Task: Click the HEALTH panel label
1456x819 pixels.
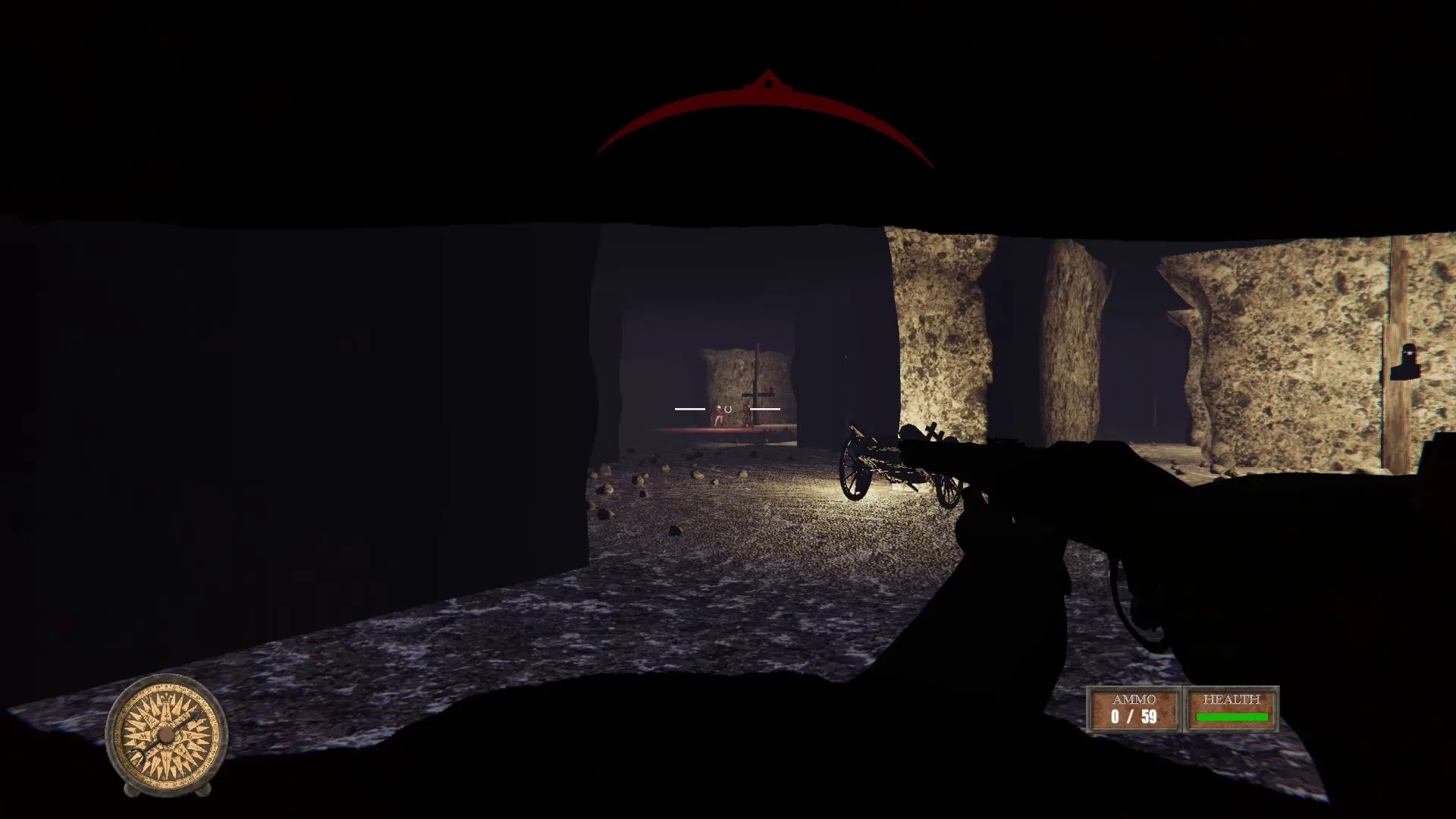Action: coord(1232,709)
